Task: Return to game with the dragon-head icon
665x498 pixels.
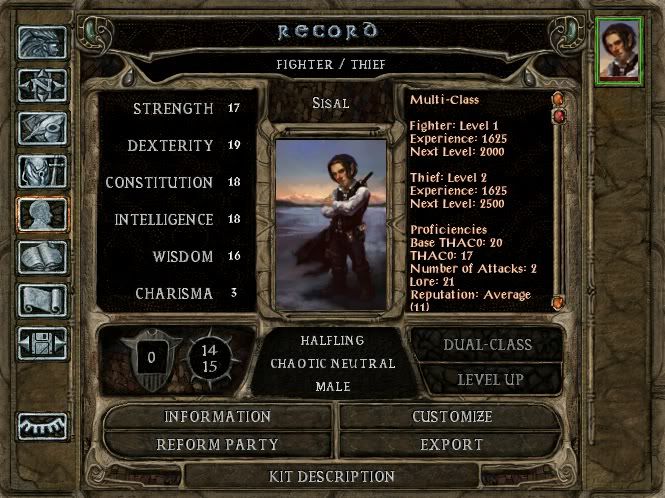Action: [x=42, y=42]
